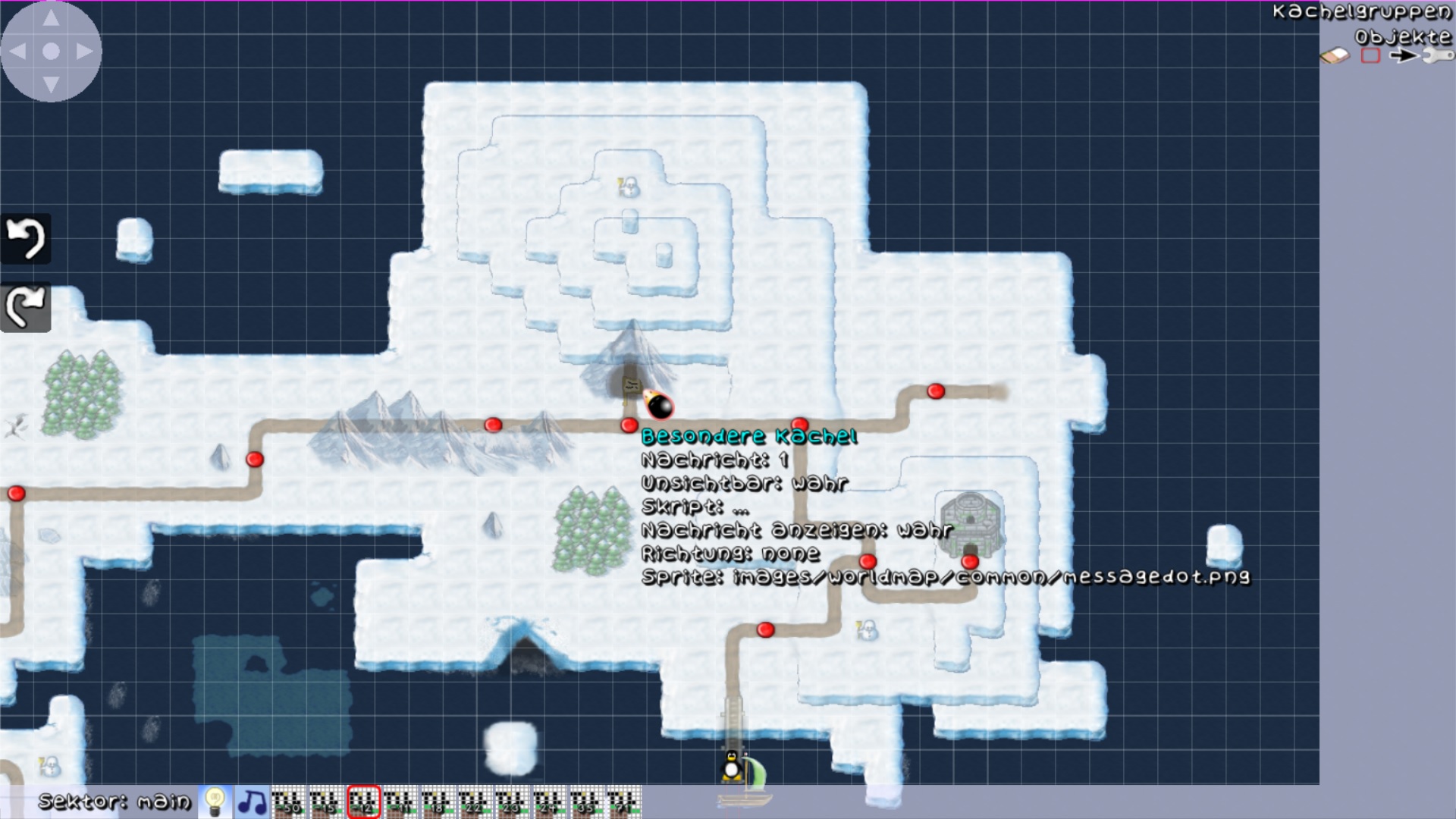Select the music note layer icon
The image size is (1456, 819).
point(252,802)
